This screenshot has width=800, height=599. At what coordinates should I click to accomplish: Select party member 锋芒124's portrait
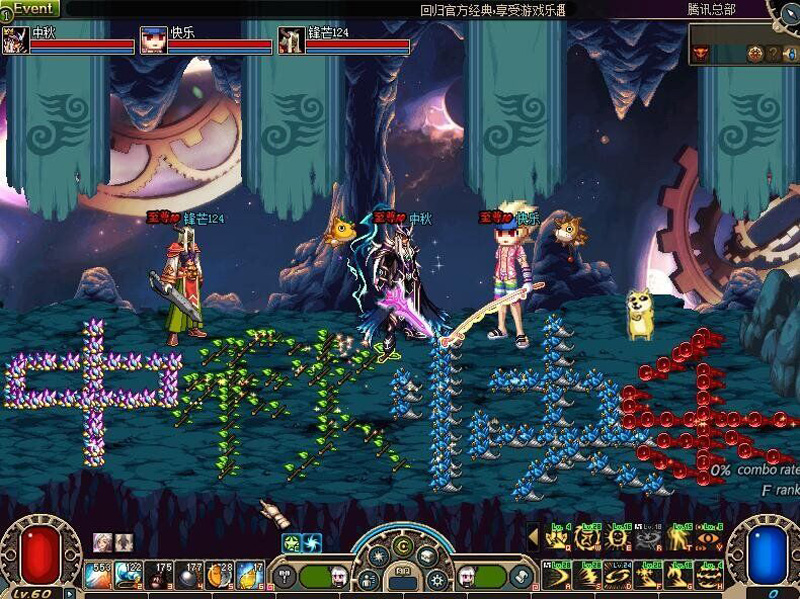[291, 40]
